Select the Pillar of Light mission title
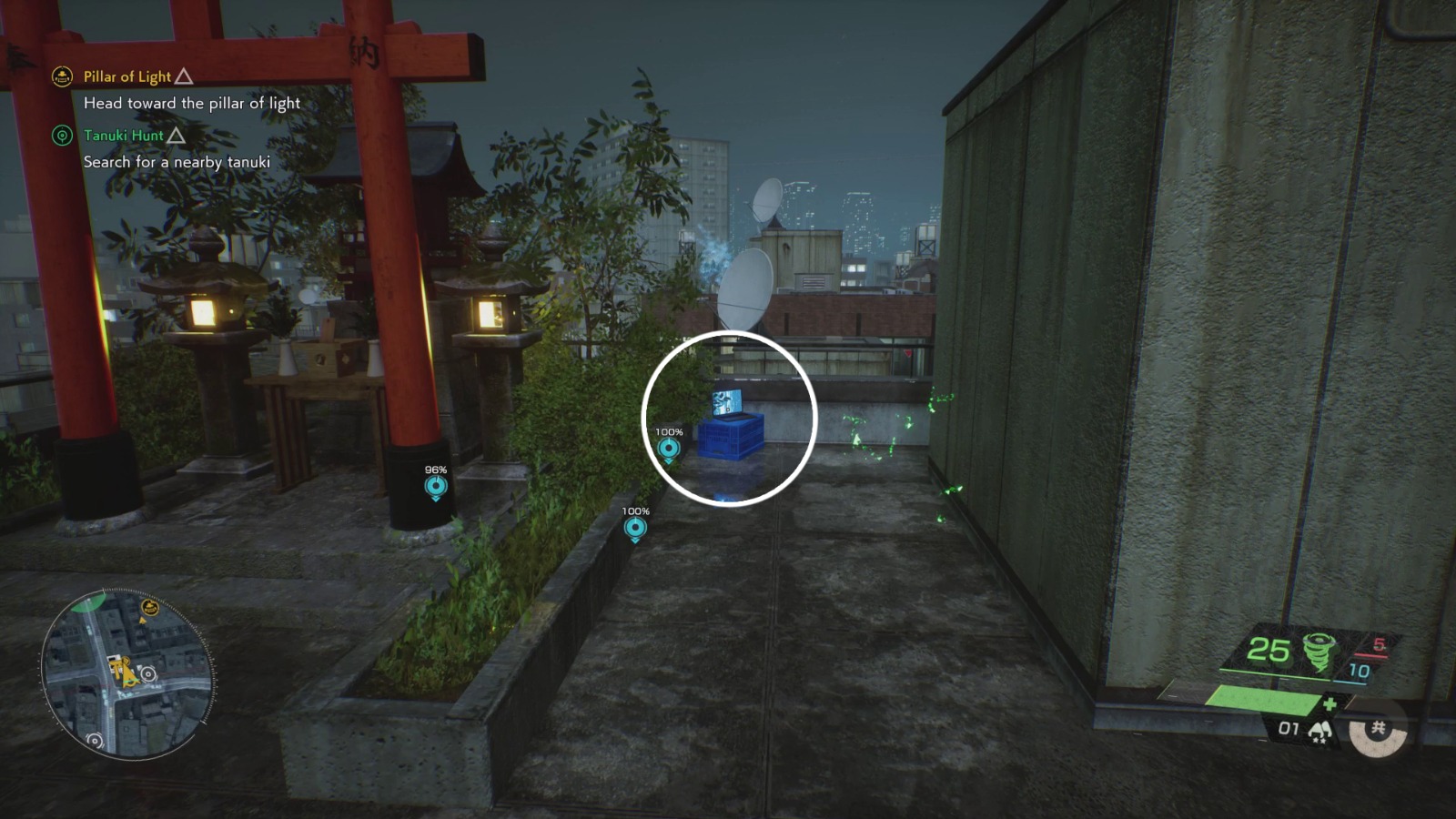The width and height of the screenshot is (1456, 819). click(x=126, y=76)
